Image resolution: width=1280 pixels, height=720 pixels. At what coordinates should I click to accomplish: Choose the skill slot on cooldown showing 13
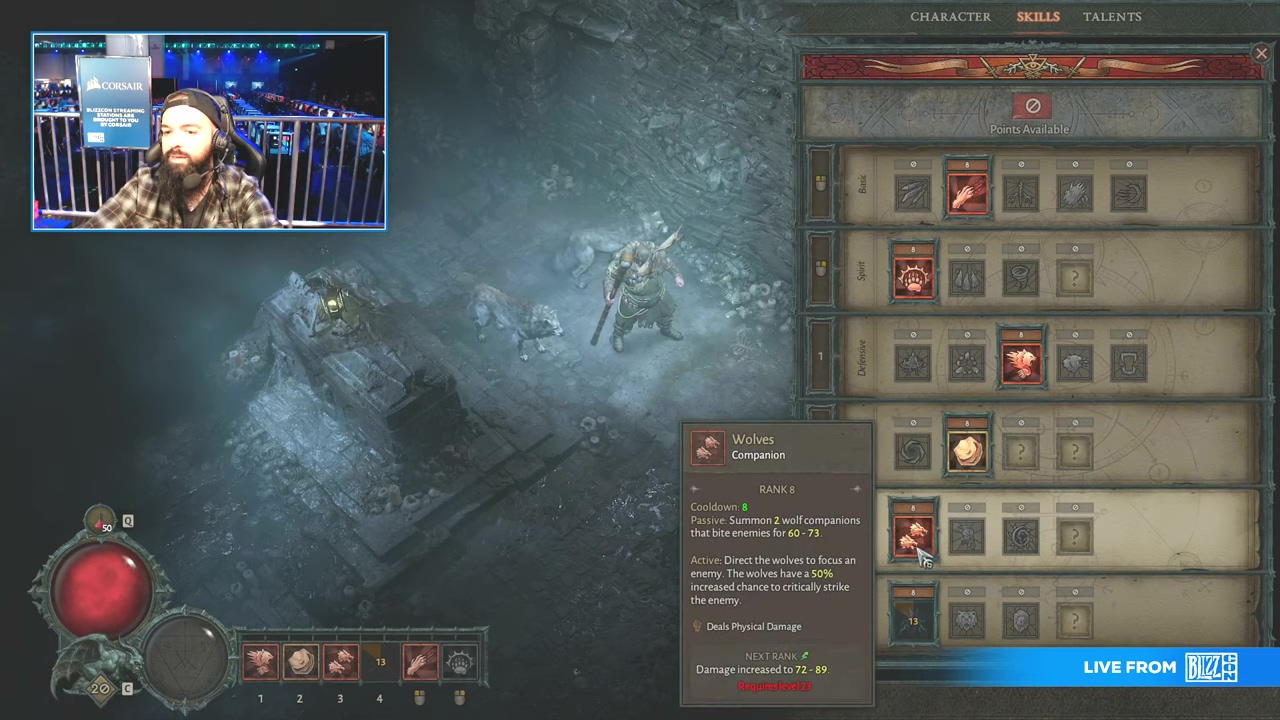(913, 621)
